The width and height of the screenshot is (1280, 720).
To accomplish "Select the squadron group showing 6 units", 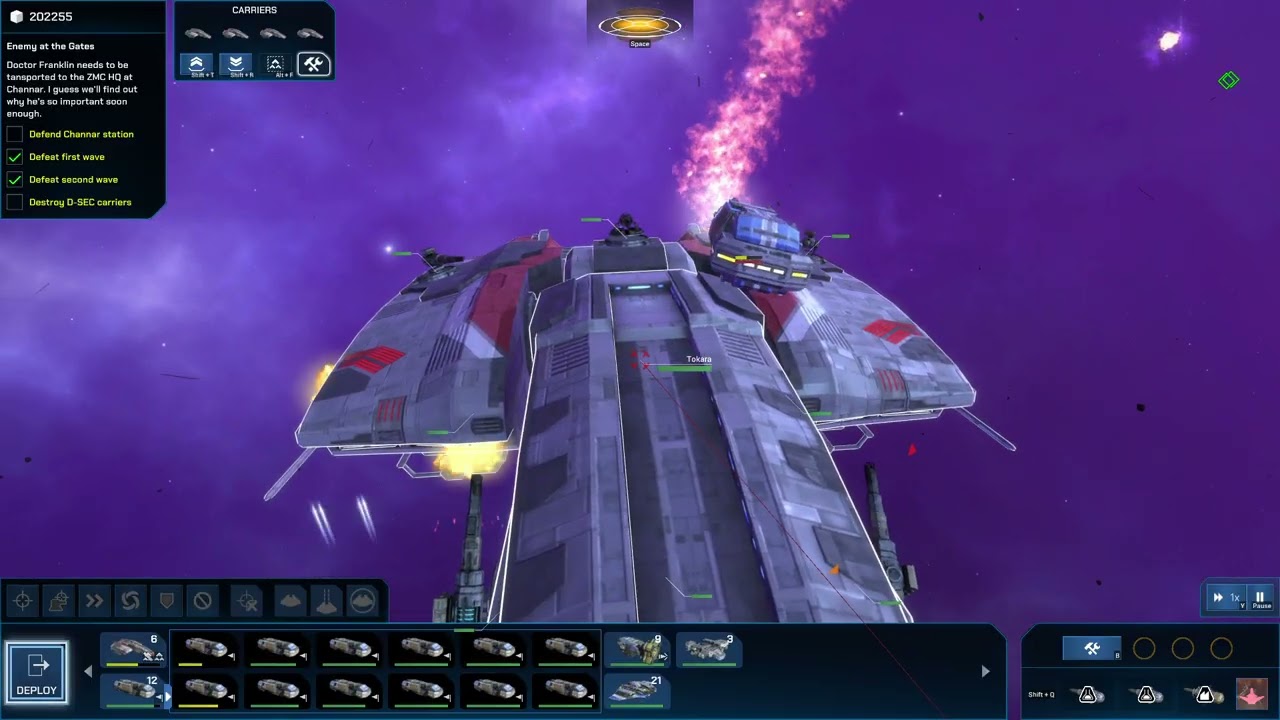I will pyautogui.click(x=133, y=651).
